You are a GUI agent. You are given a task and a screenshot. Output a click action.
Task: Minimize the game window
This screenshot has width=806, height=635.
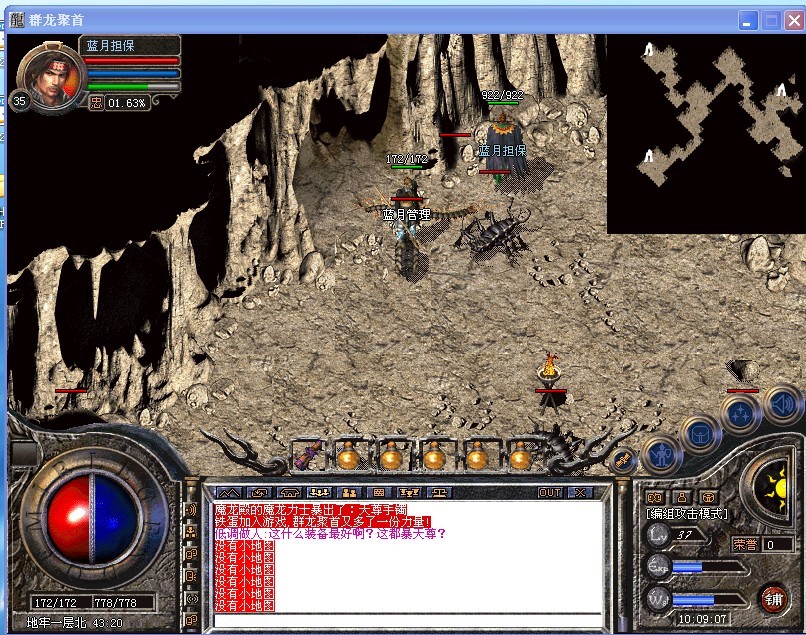(x=749, y=20)
